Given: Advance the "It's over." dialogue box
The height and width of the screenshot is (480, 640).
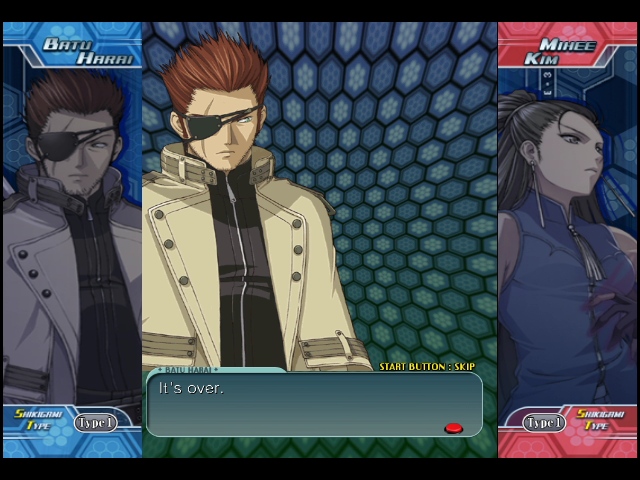Looking at the screenshot, I should 313,403.
